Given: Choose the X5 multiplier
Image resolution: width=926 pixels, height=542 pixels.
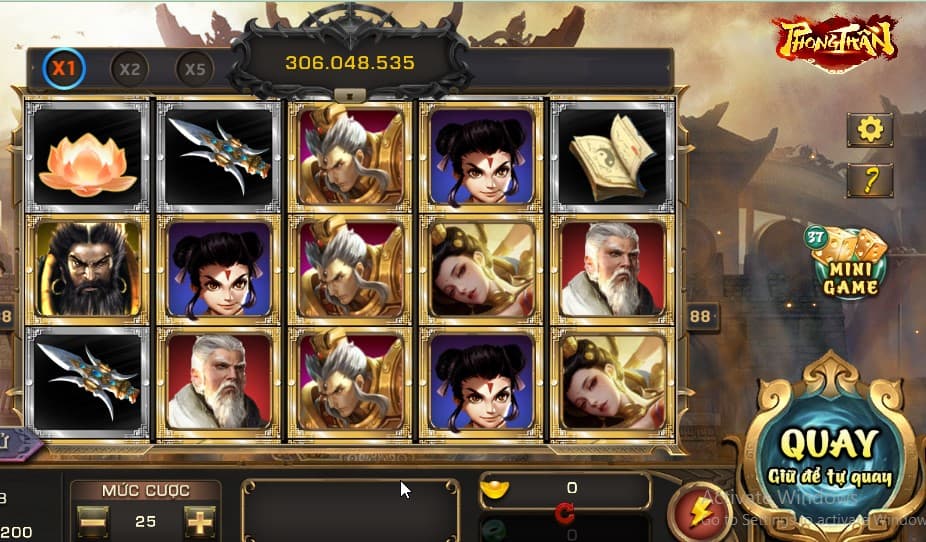Looking at the screenshot, I should tap(195, 69).
